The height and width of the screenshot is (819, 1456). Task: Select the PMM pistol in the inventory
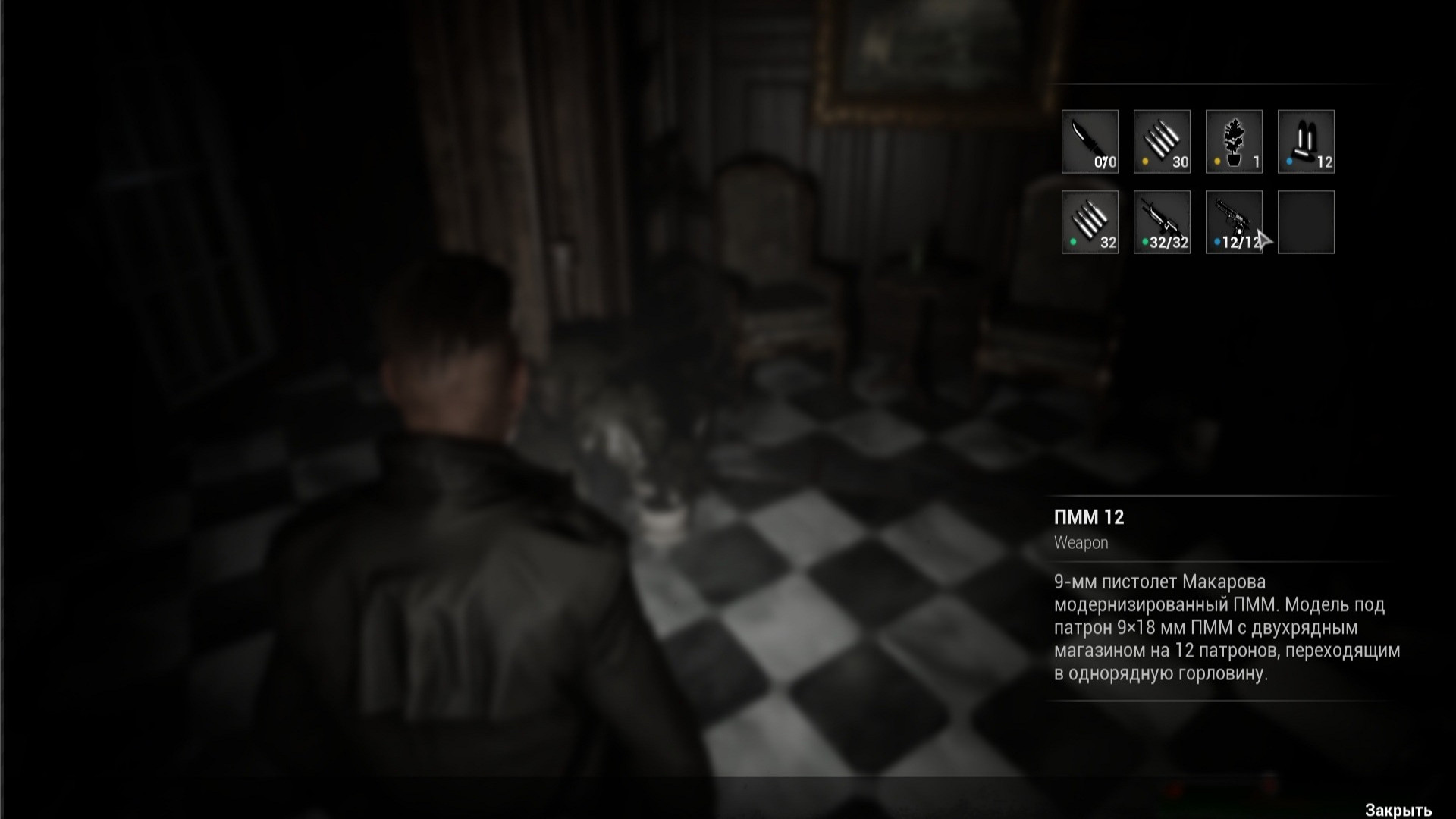pos(1234,220)
